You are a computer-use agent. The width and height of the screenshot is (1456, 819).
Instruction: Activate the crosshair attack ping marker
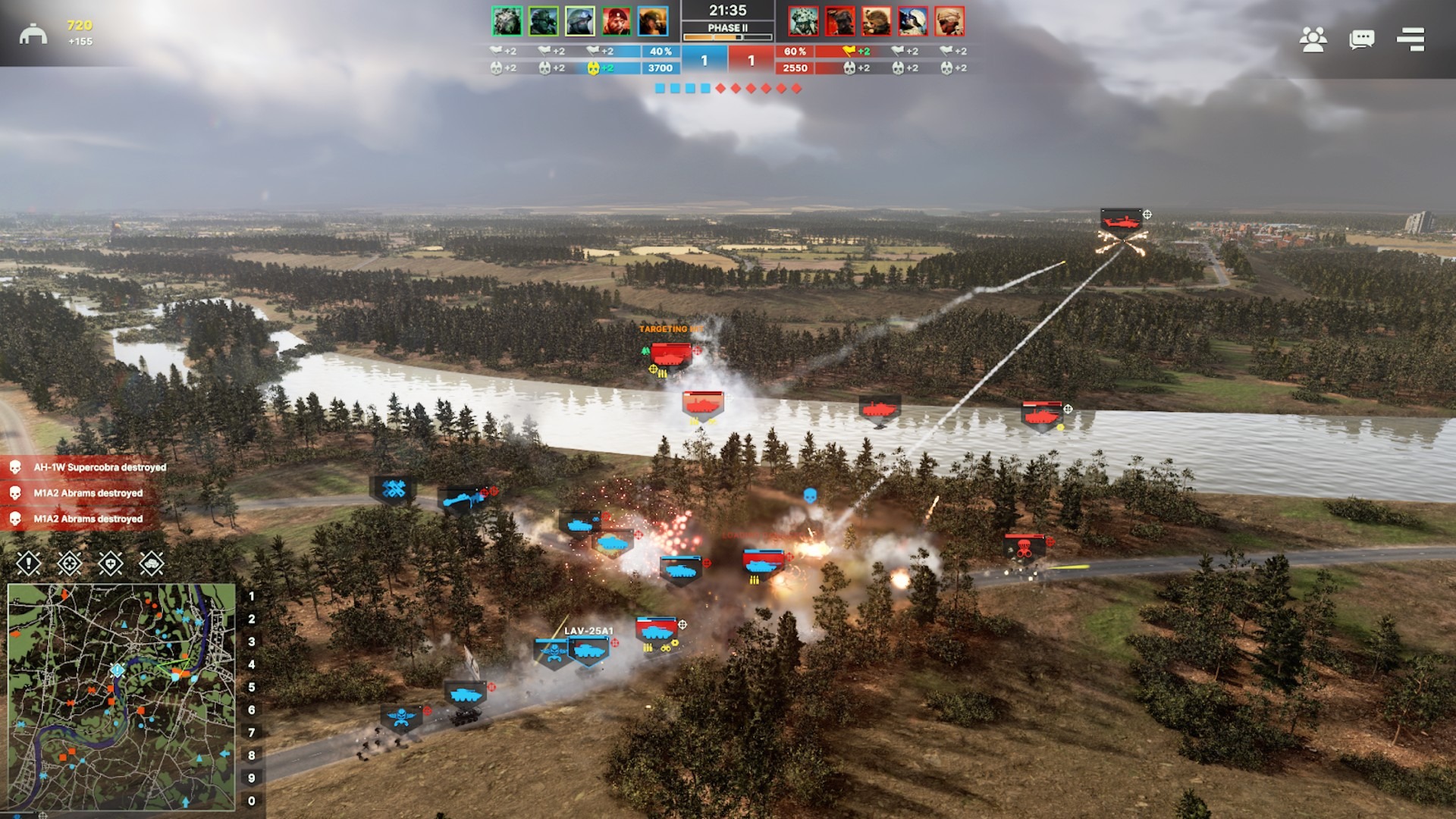click(x=70, y=563)
